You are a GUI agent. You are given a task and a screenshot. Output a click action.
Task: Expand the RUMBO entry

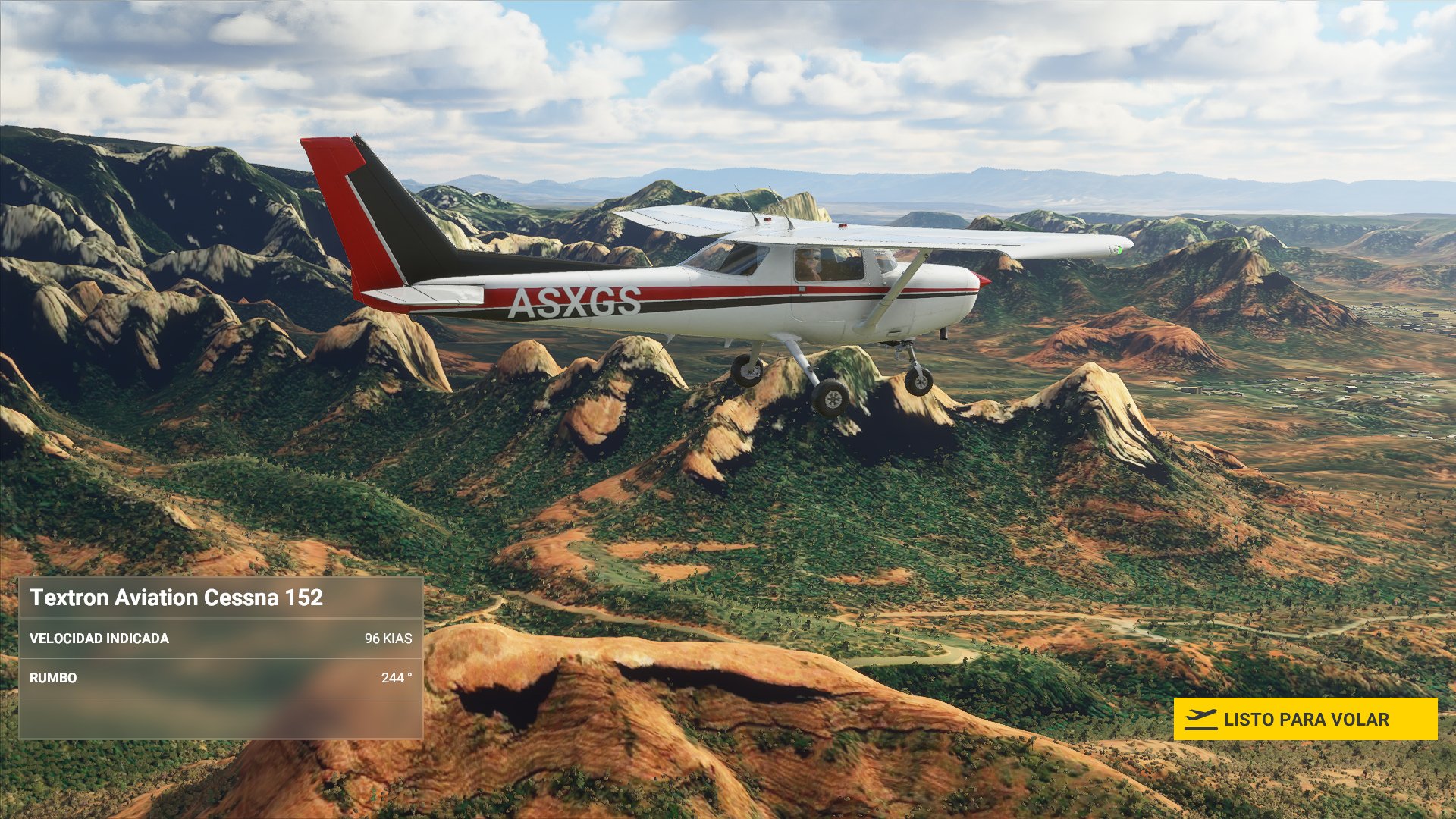(x=220, y=679)
